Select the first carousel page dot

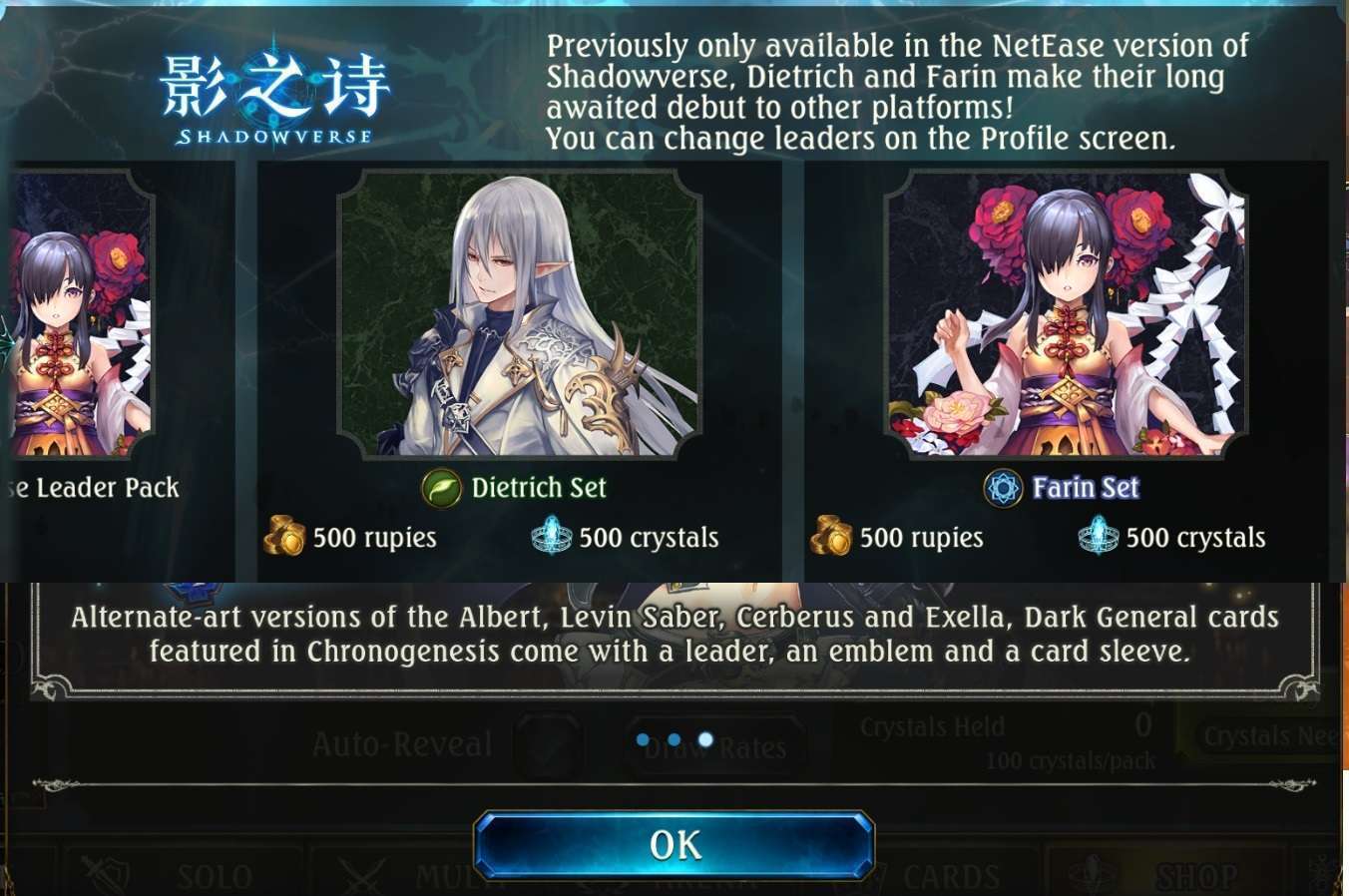tap(645, 738)
